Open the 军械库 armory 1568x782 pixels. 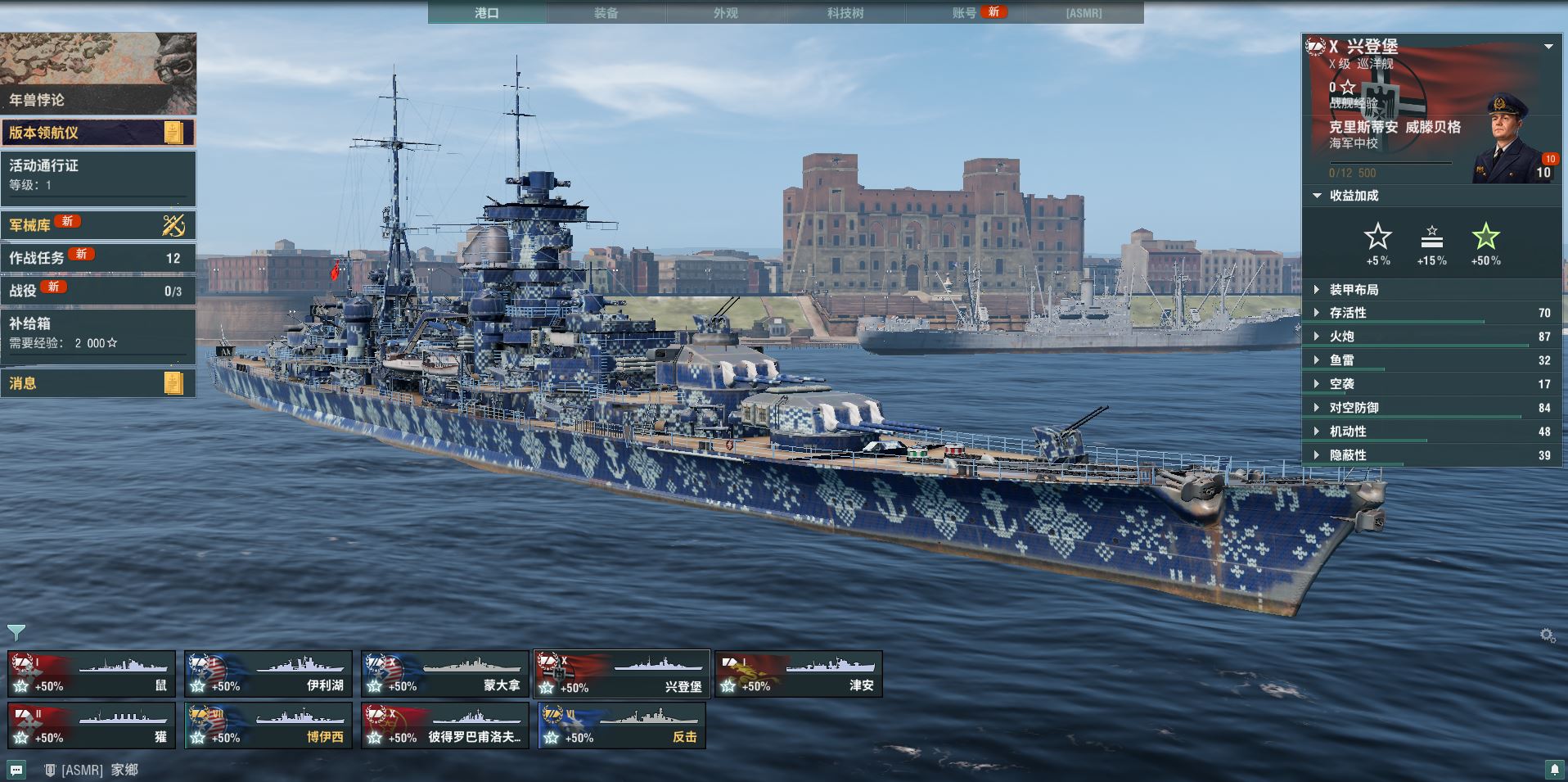click(x=98, y=224)
